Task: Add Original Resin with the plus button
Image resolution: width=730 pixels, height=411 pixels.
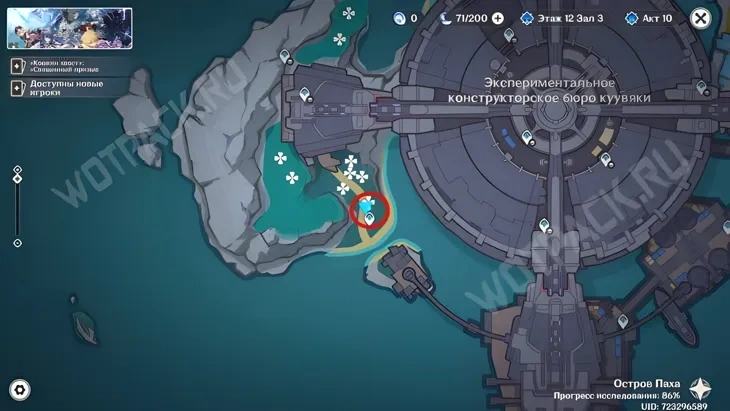Action: click(498, 18)
